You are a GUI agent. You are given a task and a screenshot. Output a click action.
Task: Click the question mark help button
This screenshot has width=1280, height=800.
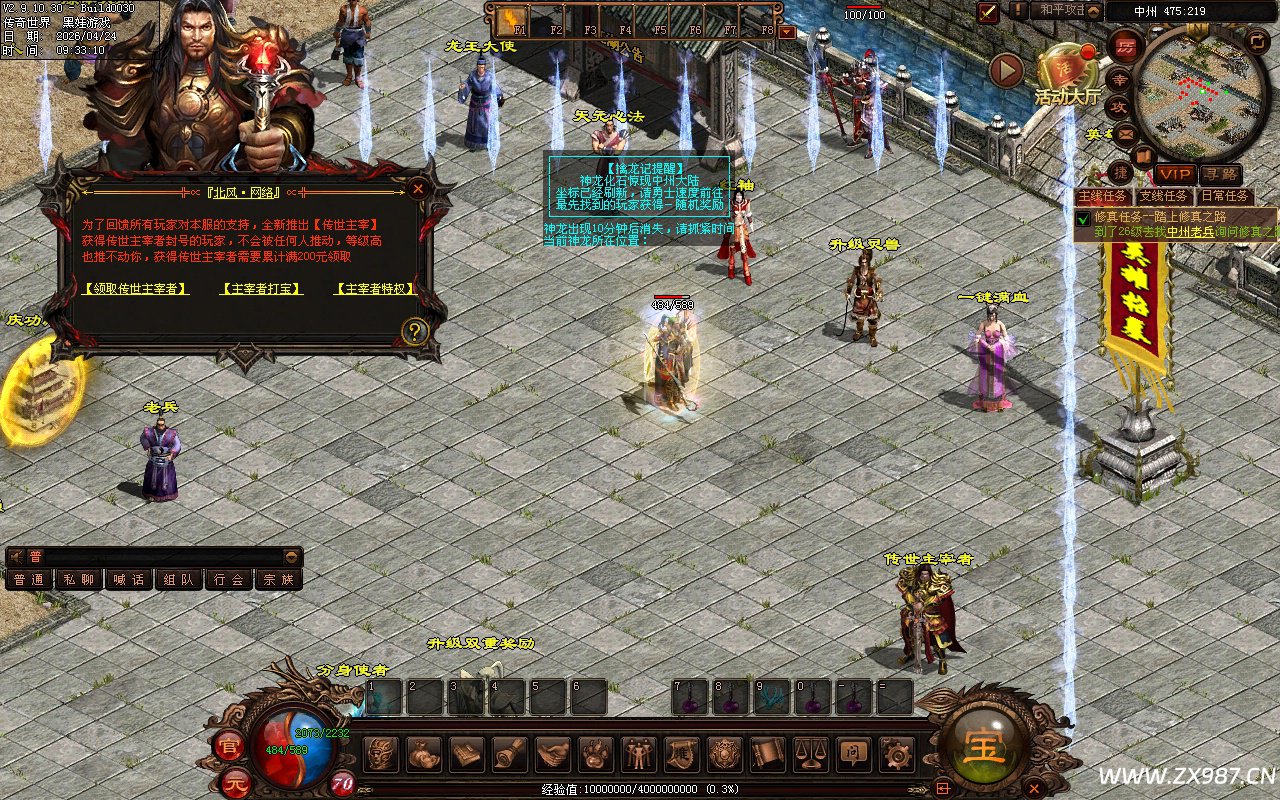pos(415,331)
